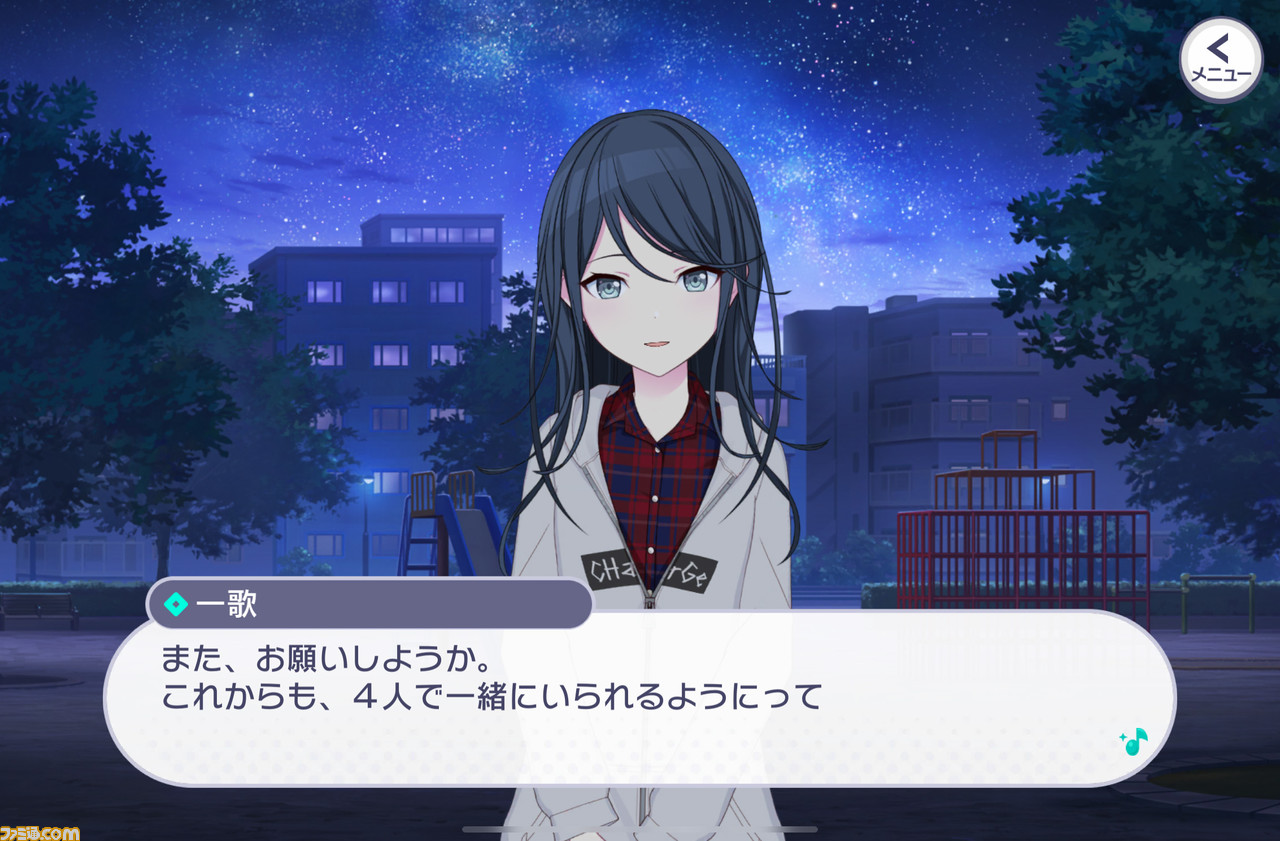
Task: Open the メニュー button top right
Action: [x=1220, y=58]
